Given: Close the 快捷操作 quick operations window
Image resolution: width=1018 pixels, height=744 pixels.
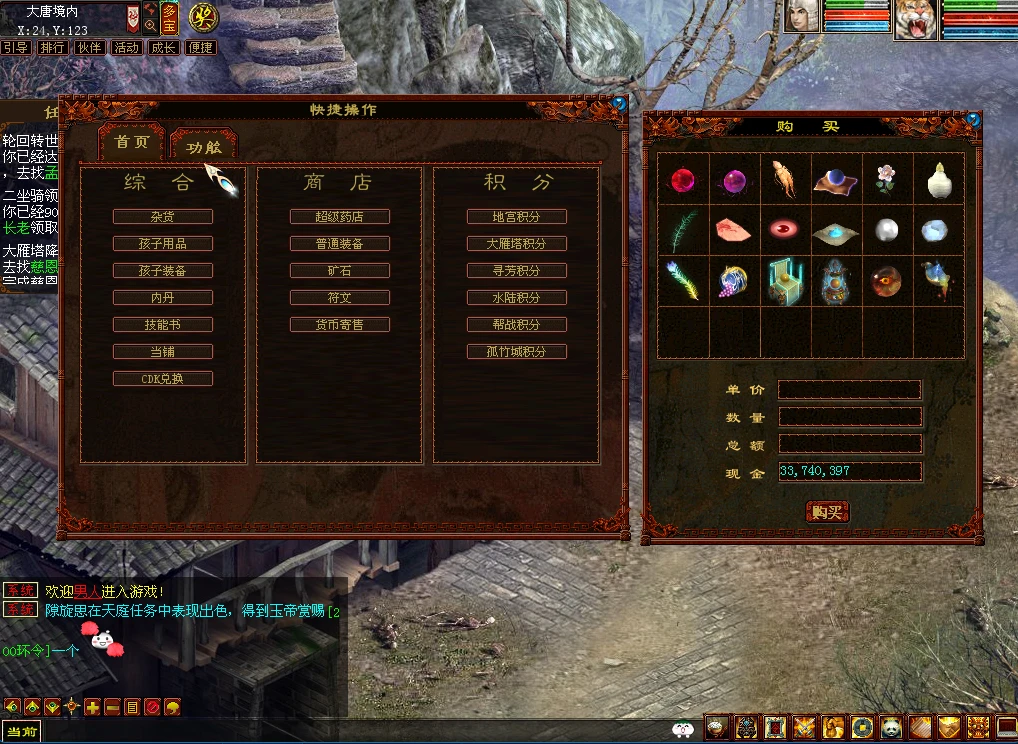Looking at the screenshot, I should pyautogui.click(x=619, y=103).
